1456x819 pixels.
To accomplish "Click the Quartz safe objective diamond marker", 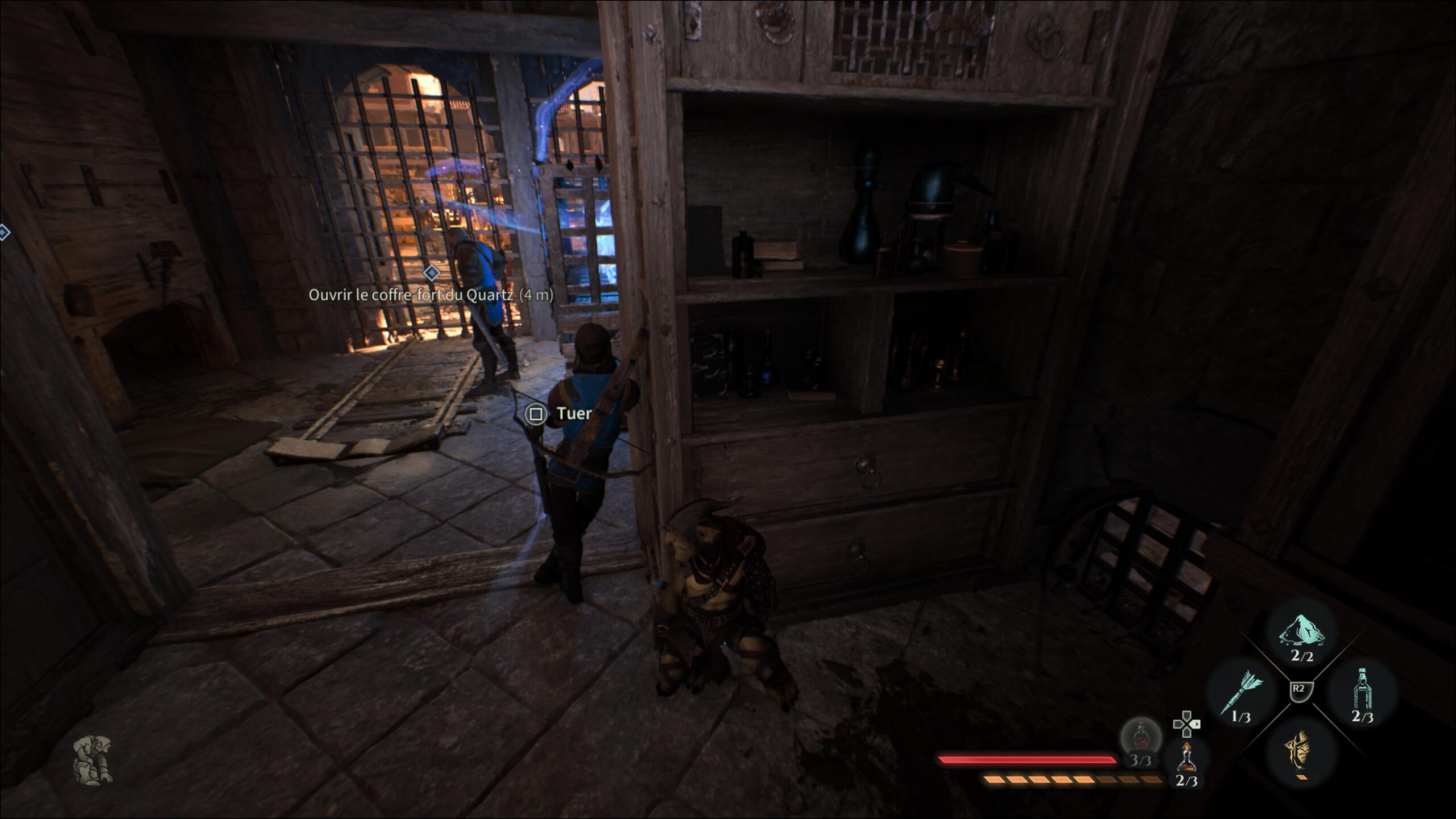I will tap(432, 273).
